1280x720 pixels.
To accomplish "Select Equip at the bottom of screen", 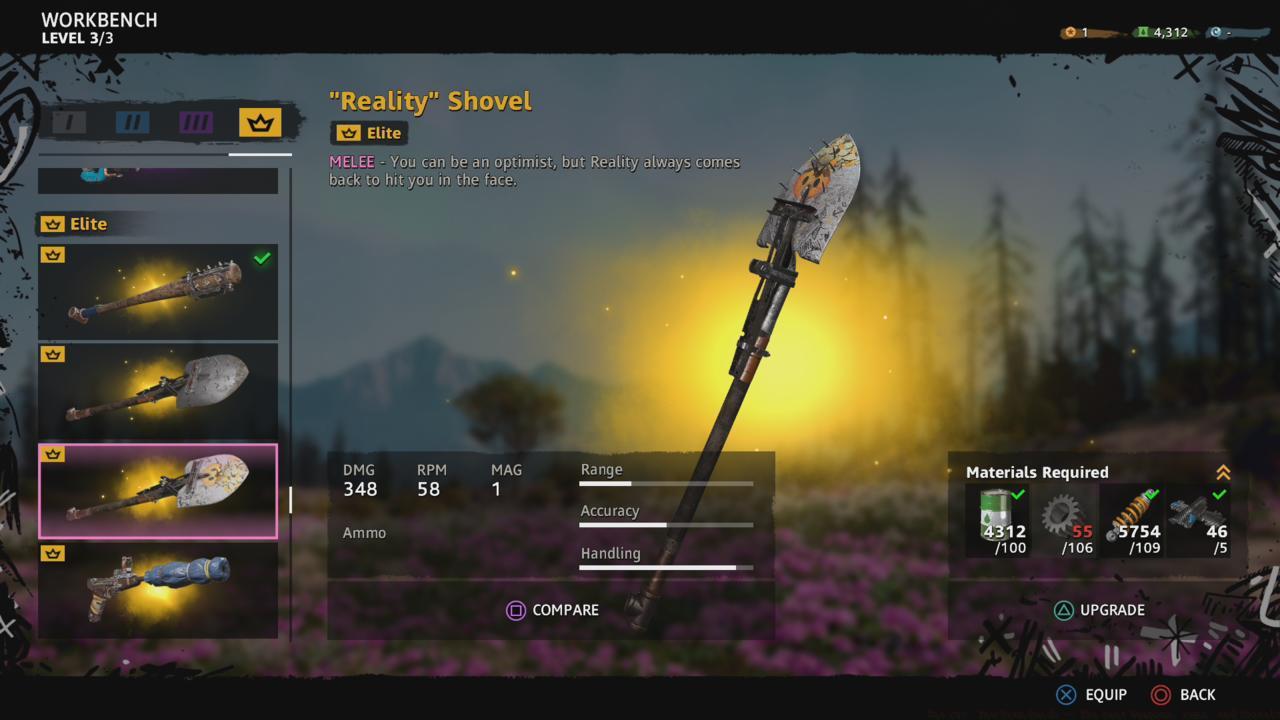I will point(1094,694).
